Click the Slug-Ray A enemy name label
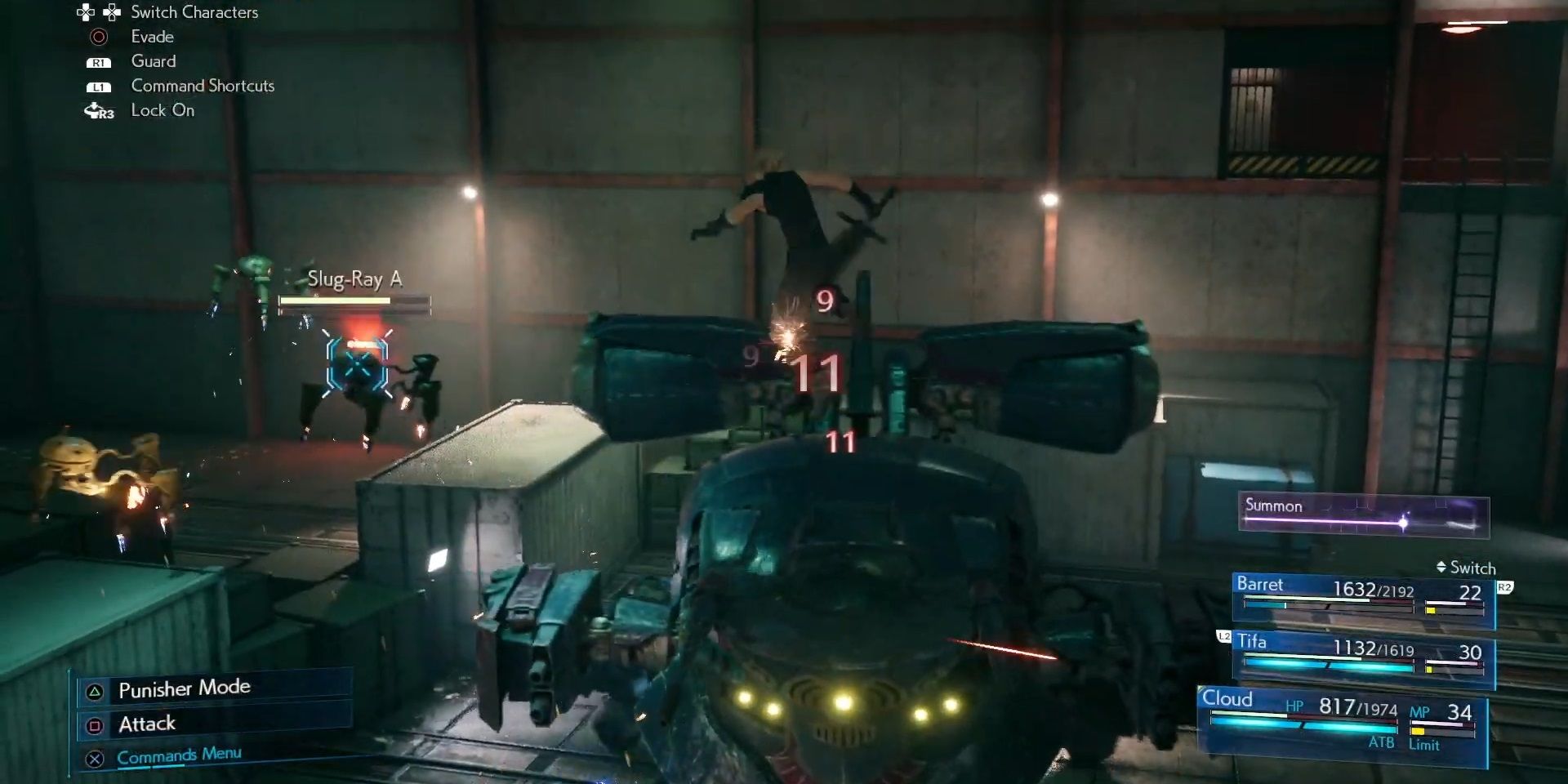Screen dimensions: 1568x784 click(x=358, y=278)
